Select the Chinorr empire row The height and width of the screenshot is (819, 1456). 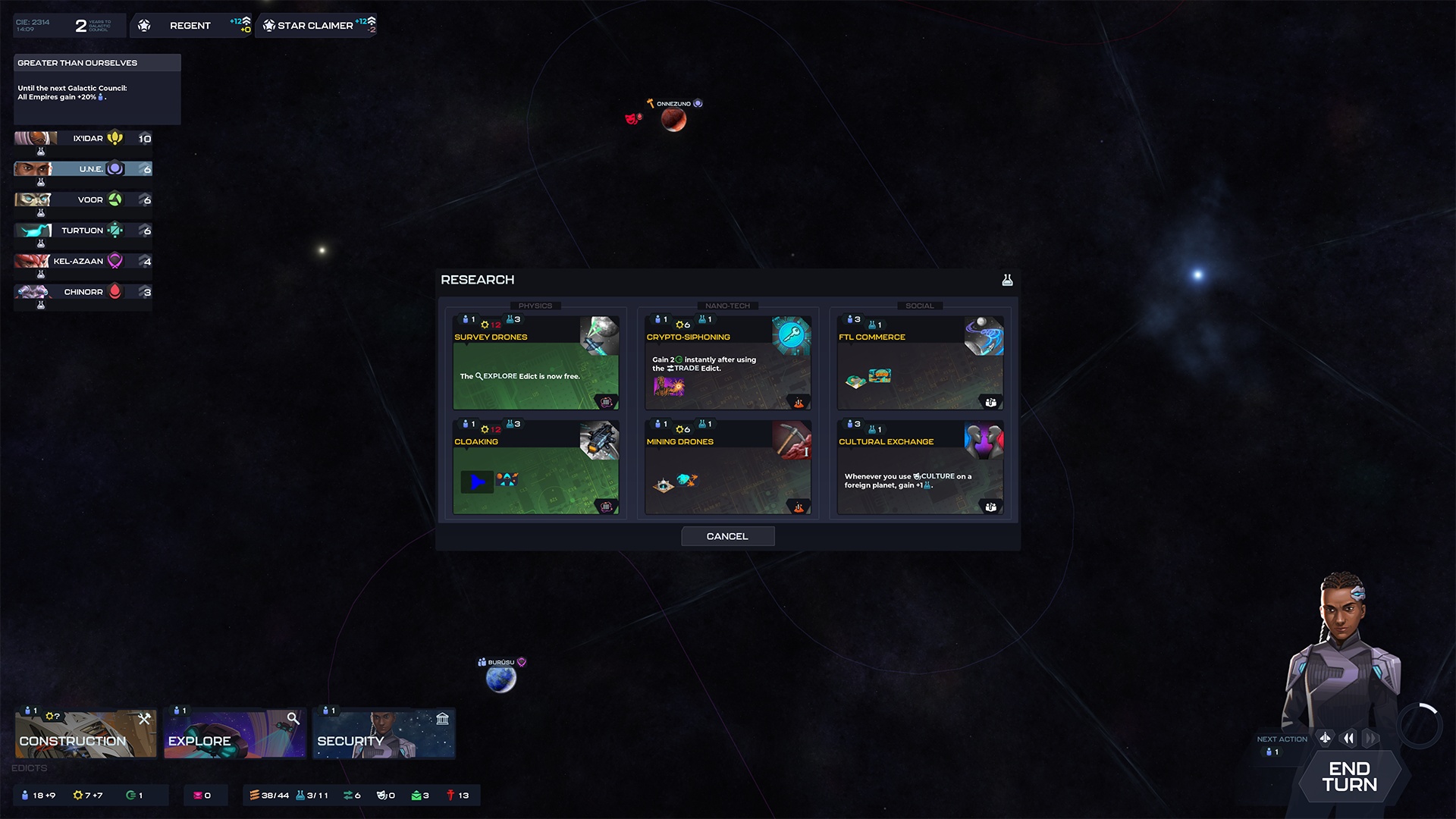83,292
